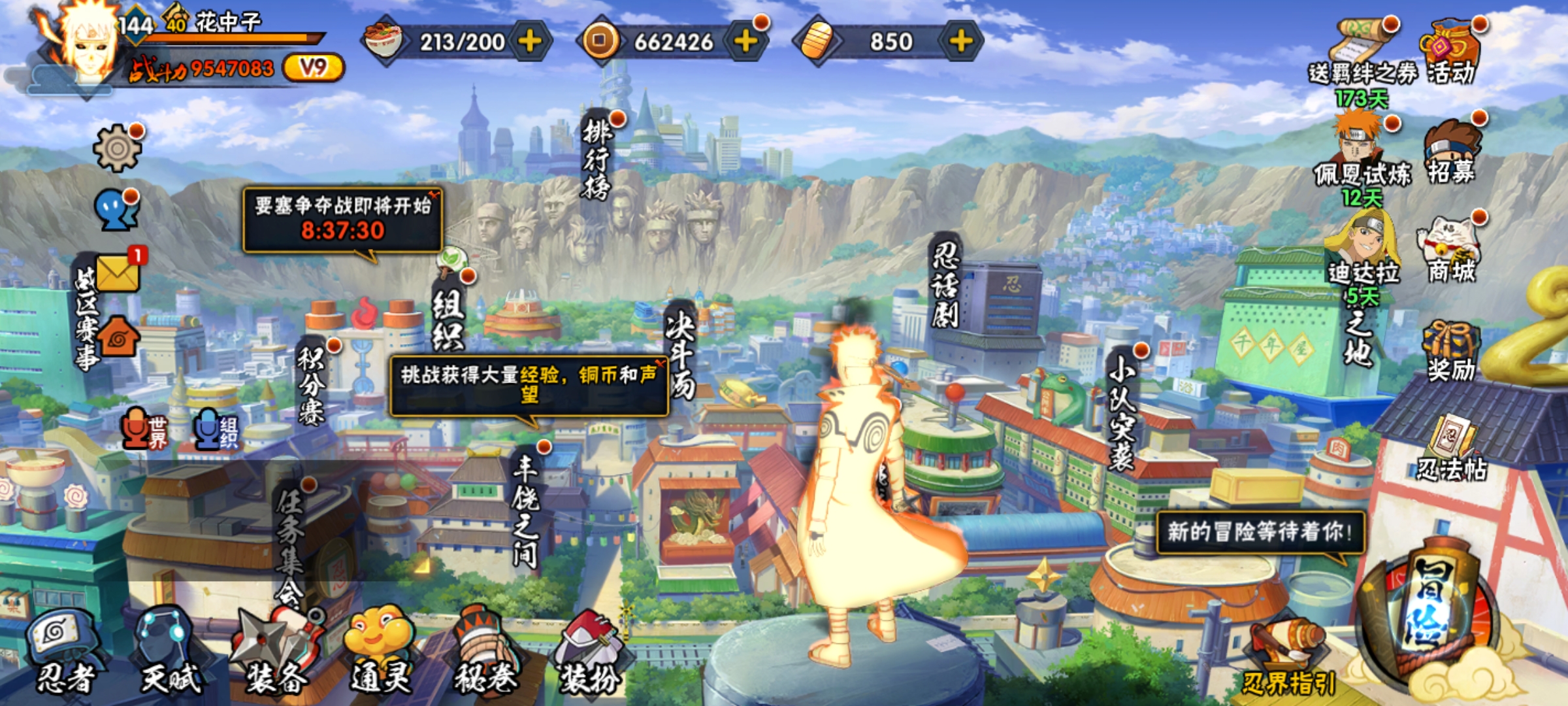Add more ramen stamina with plus button
Screen dimensions: 1568x706
click(530, 41)
